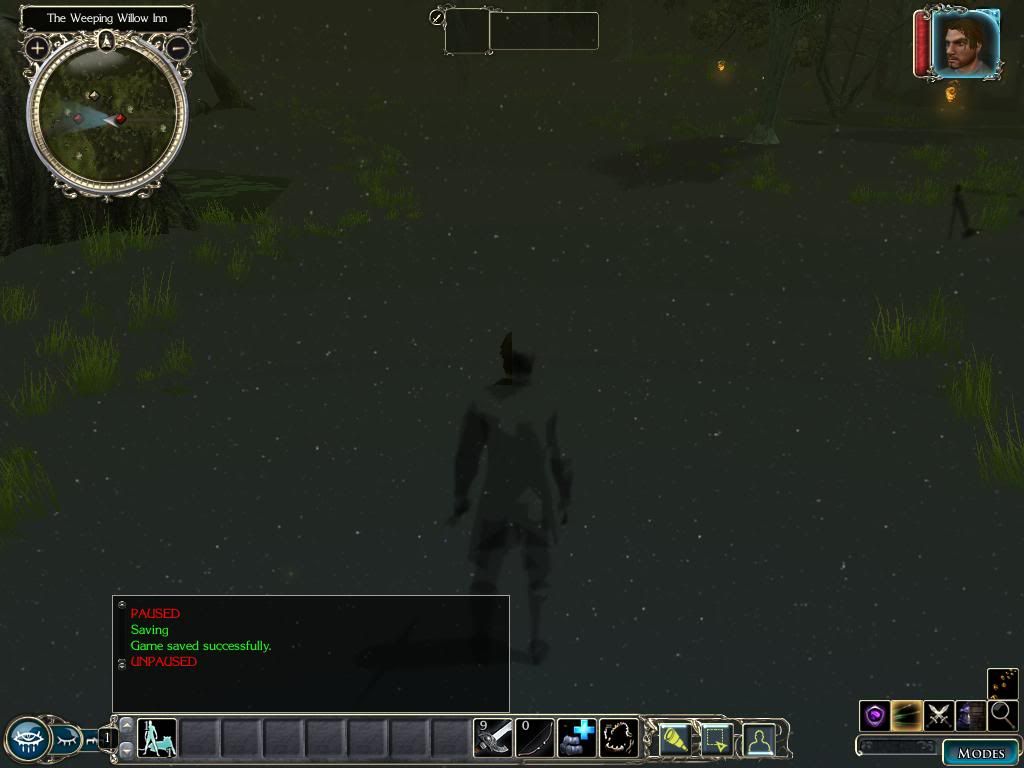The image size is (1024, 768).
Task: Click the character silhouette button
Action: point(760,739)
